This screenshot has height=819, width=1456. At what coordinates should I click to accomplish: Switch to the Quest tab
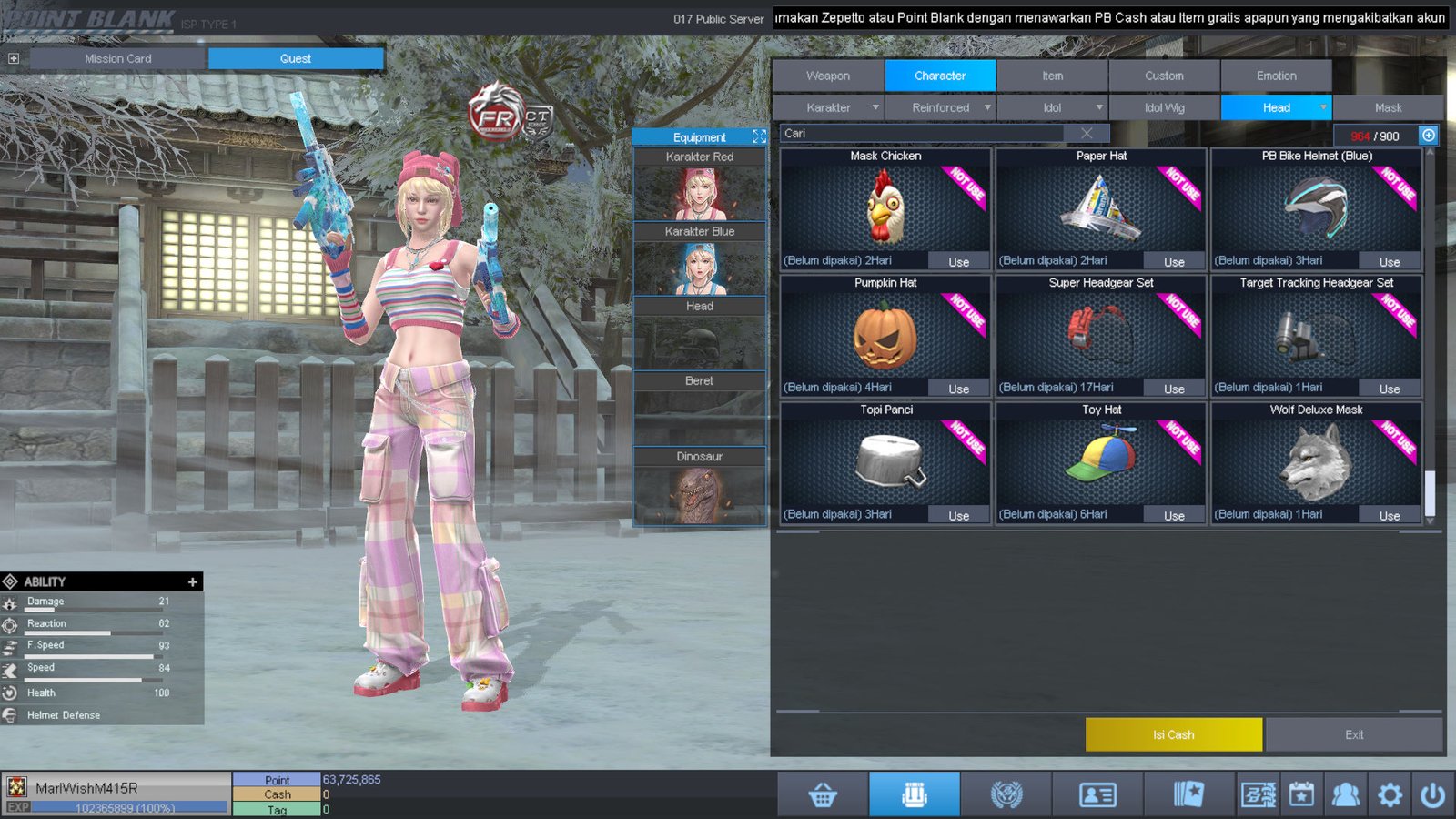[296, 58]
